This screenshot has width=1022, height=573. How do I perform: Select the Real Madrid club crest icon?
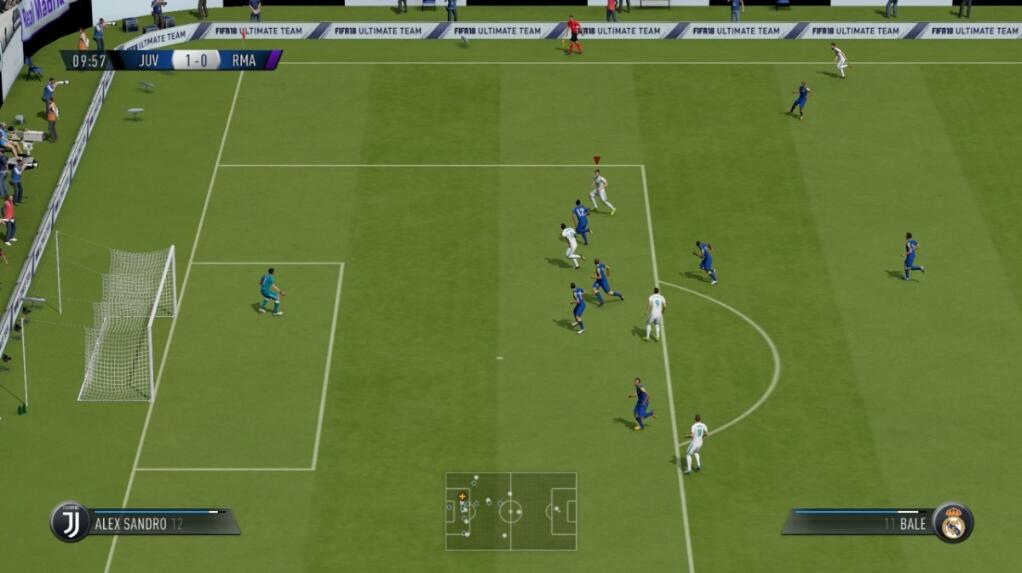(953, 522)
